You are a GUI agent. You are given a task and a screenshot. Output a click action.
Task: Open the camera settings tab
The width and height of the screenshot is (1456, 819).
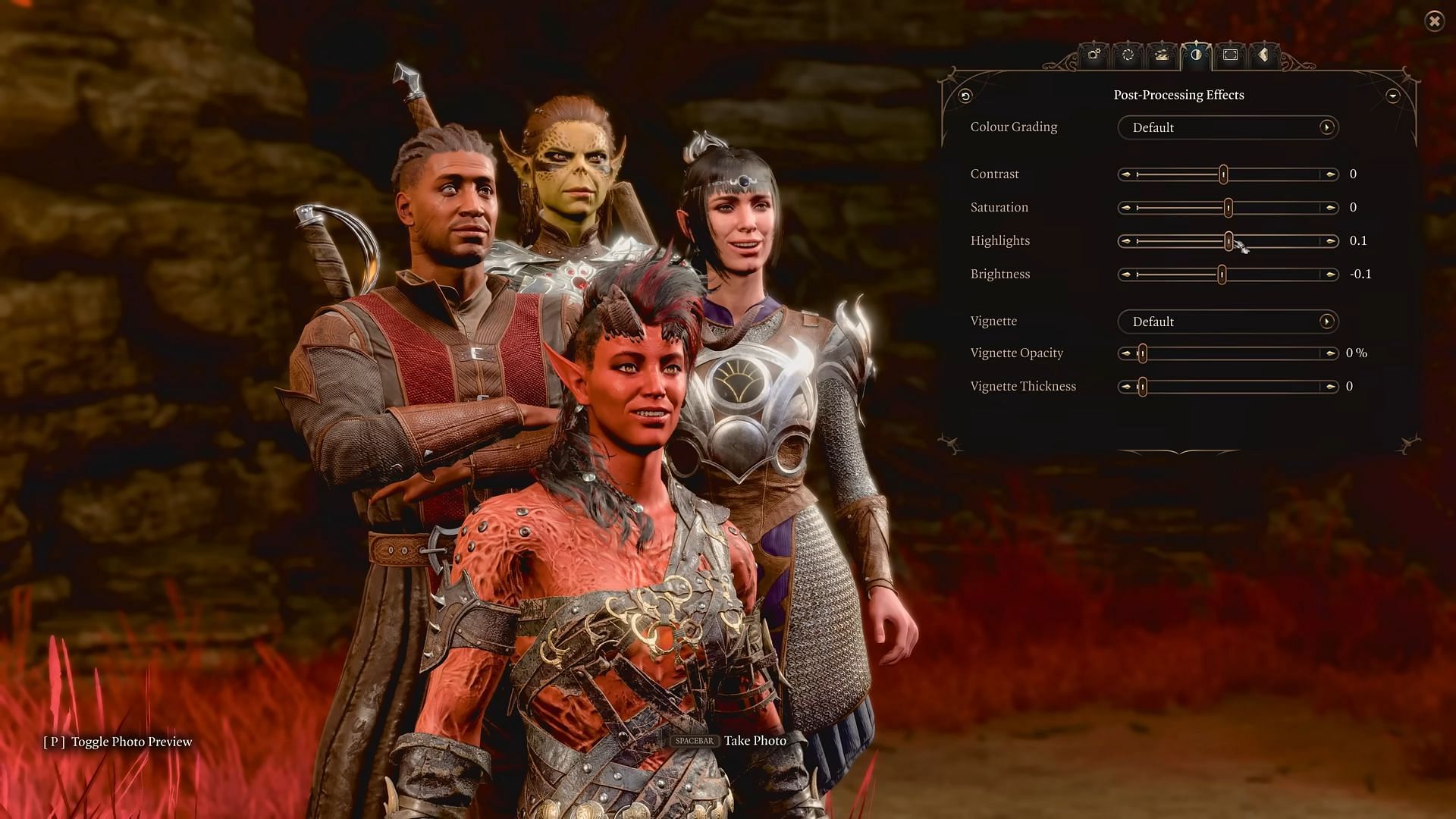(1094, 55)
